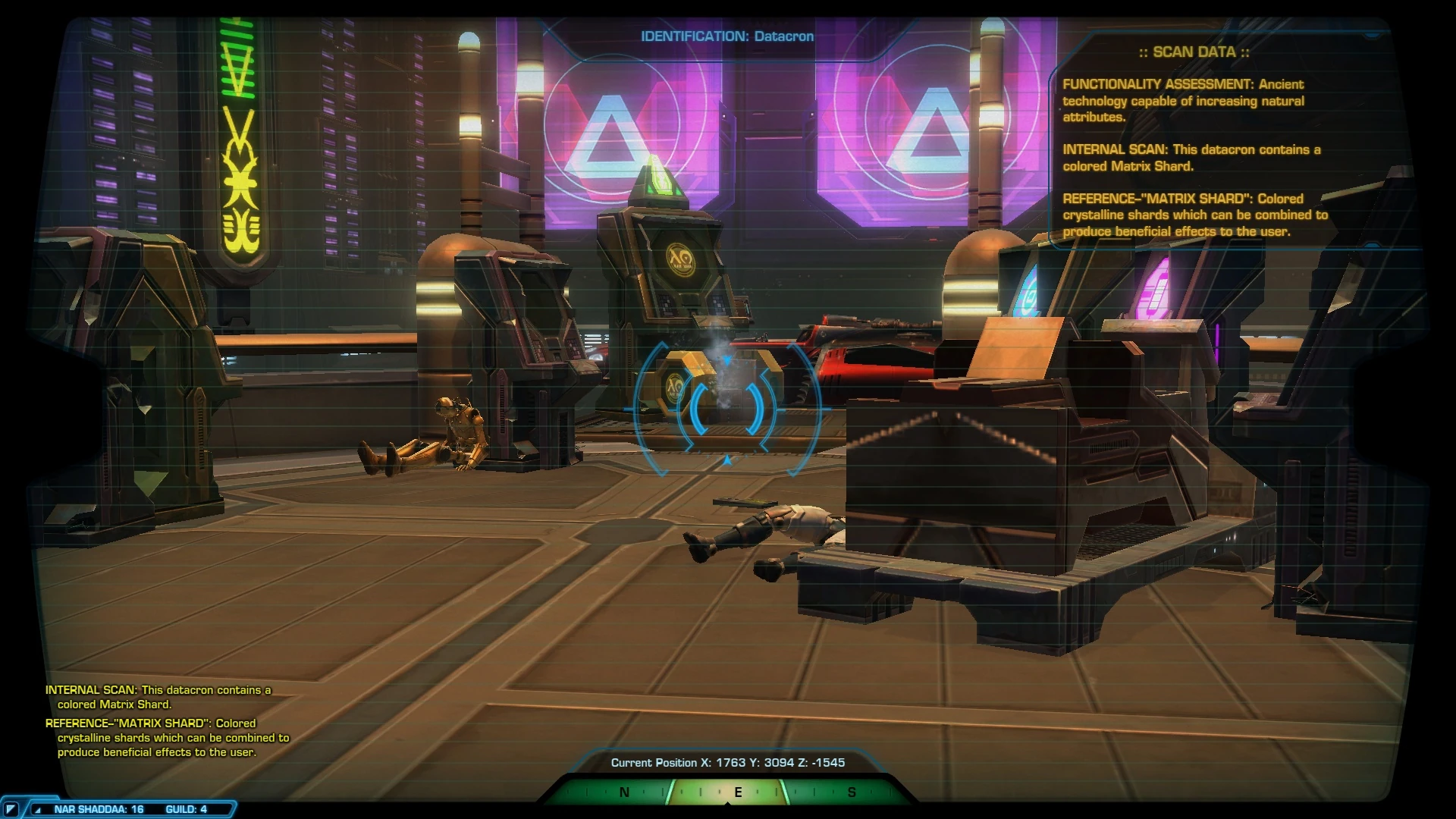Select the NAR SHADDAA: 16 chat label

click(101, 810)
